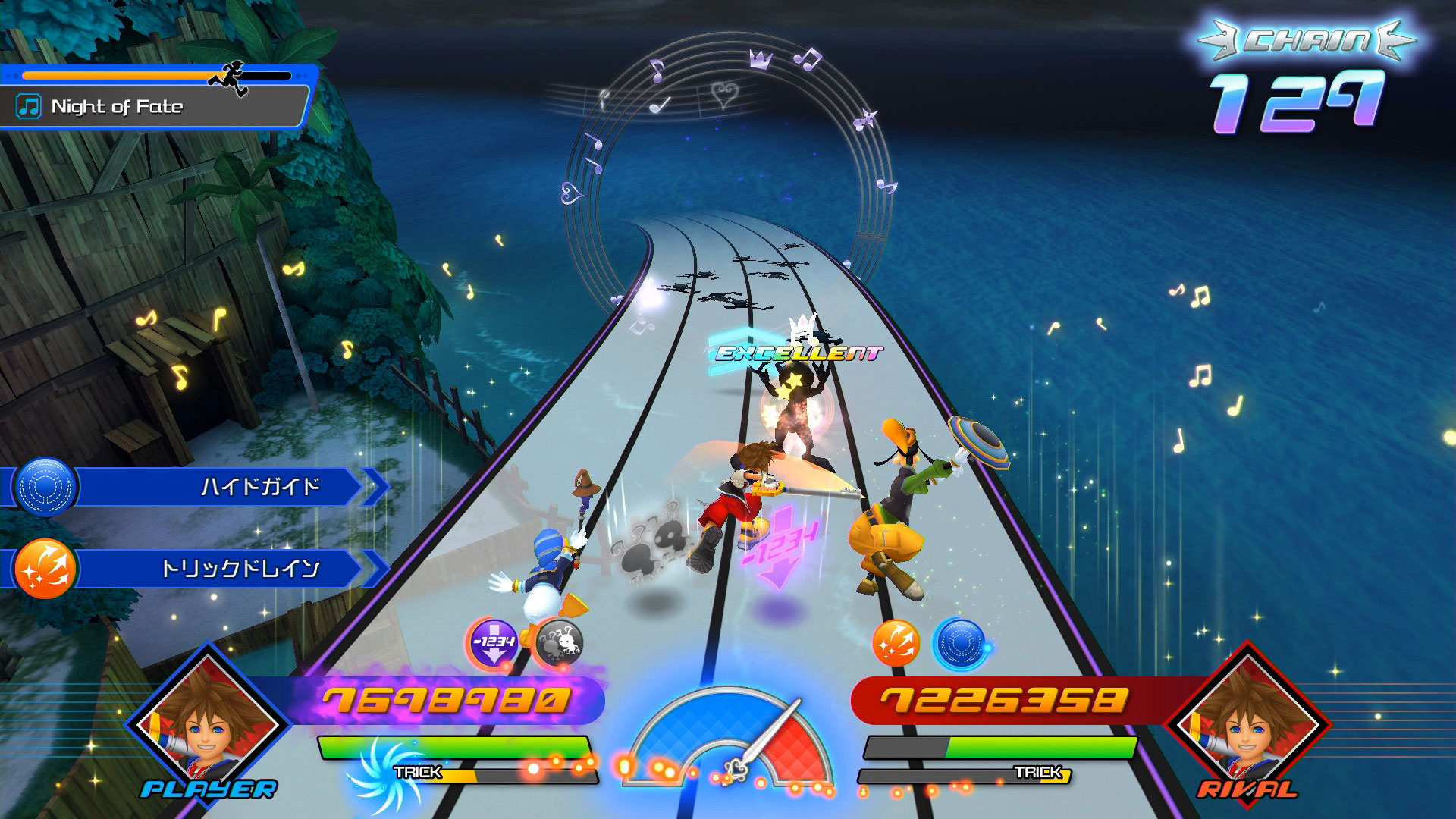The height and width of the screenshot is (819, 1456).
Task: Click the rival's orange trick drain icon
Action: 896,643
